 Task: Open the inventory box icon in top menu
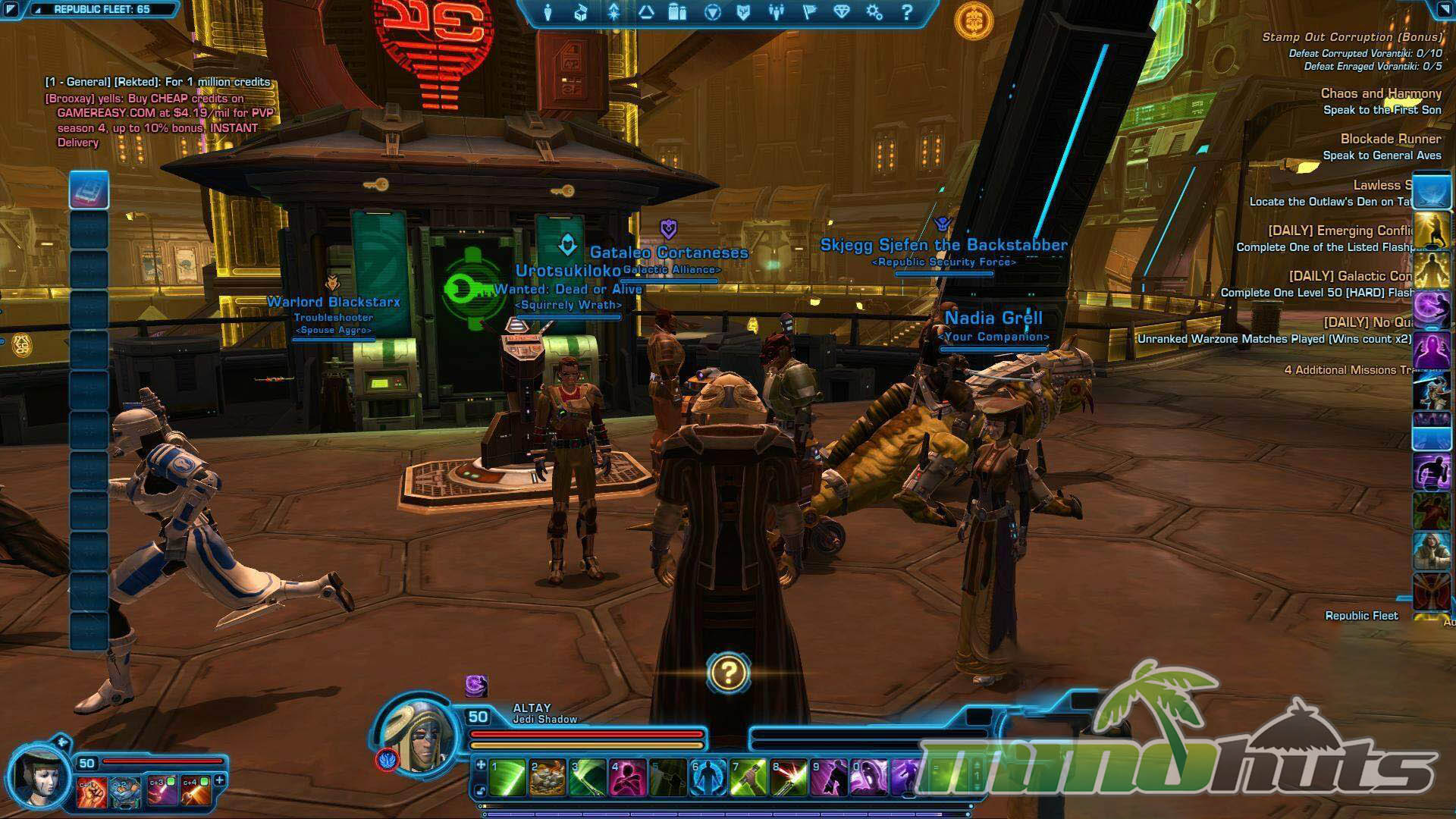581,13
